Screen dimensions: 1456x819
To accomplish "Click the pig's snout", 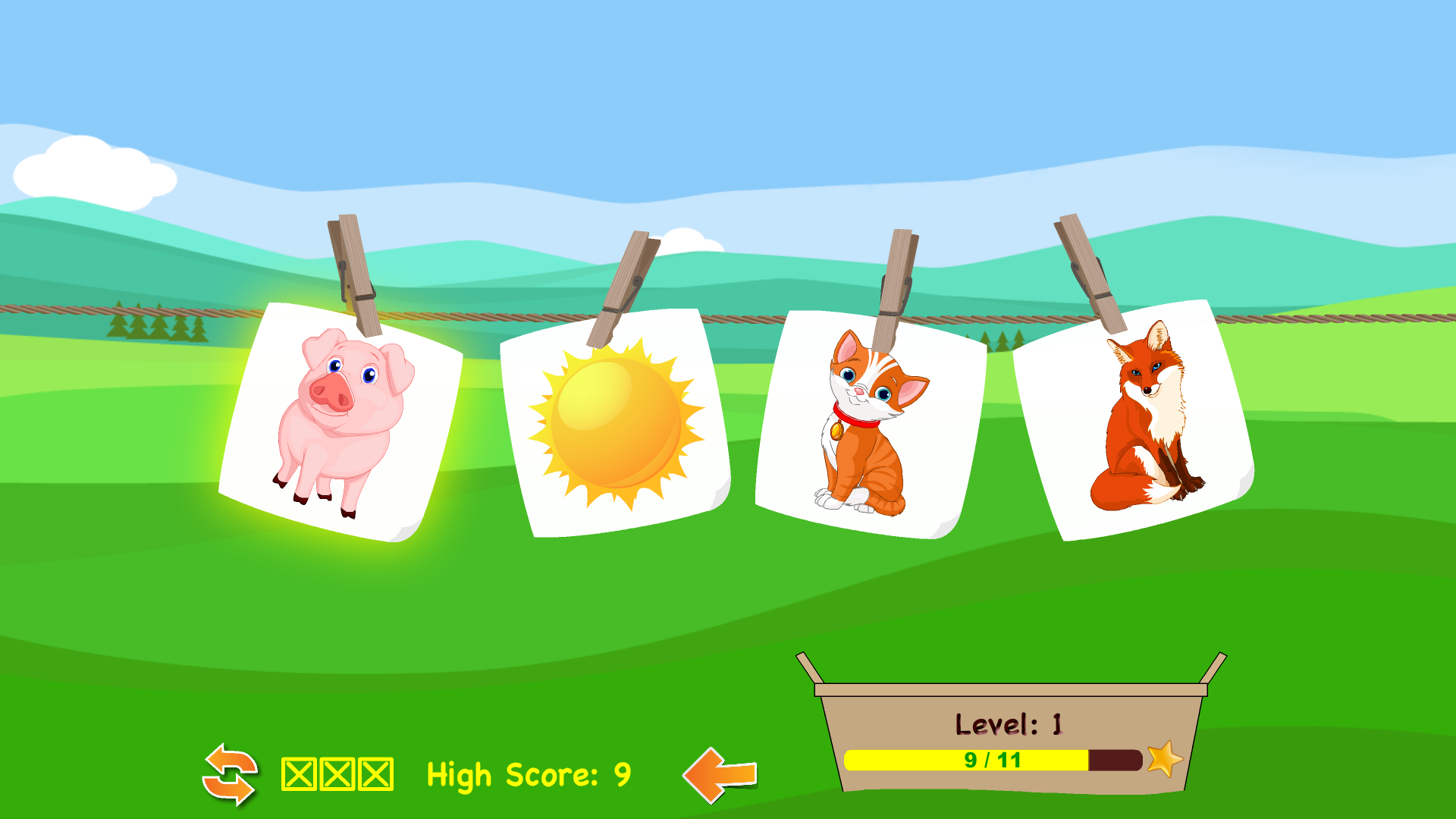I will click(332, 392).
